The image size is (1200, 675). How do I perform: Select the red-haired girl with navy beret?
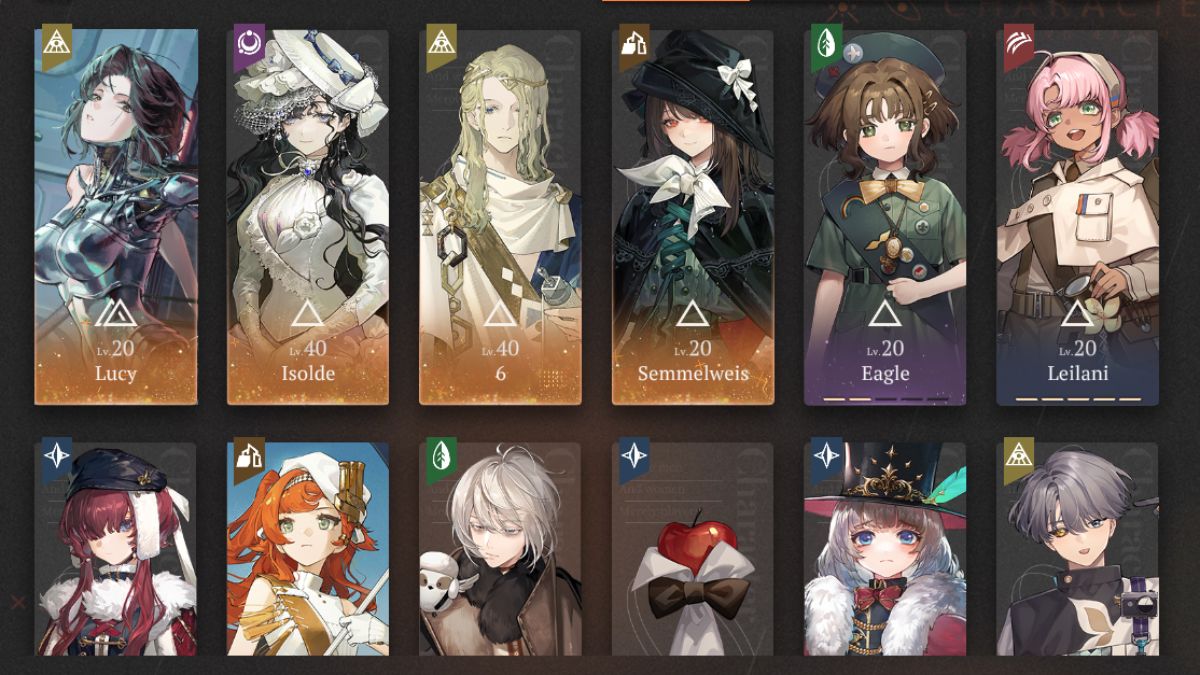click(116, 550)
